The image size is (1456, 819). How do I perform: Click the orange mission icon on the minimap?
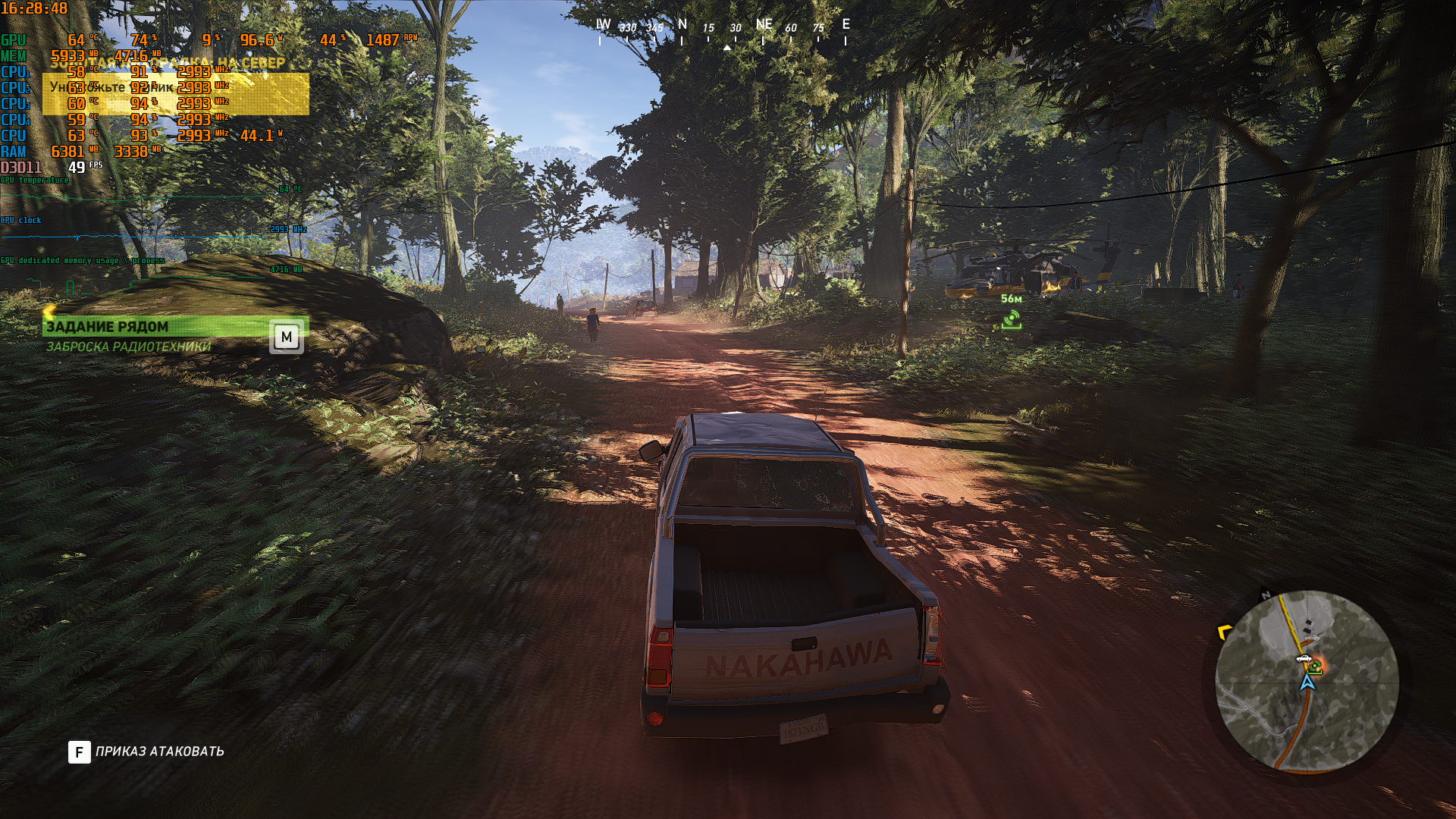(1315, 667)
